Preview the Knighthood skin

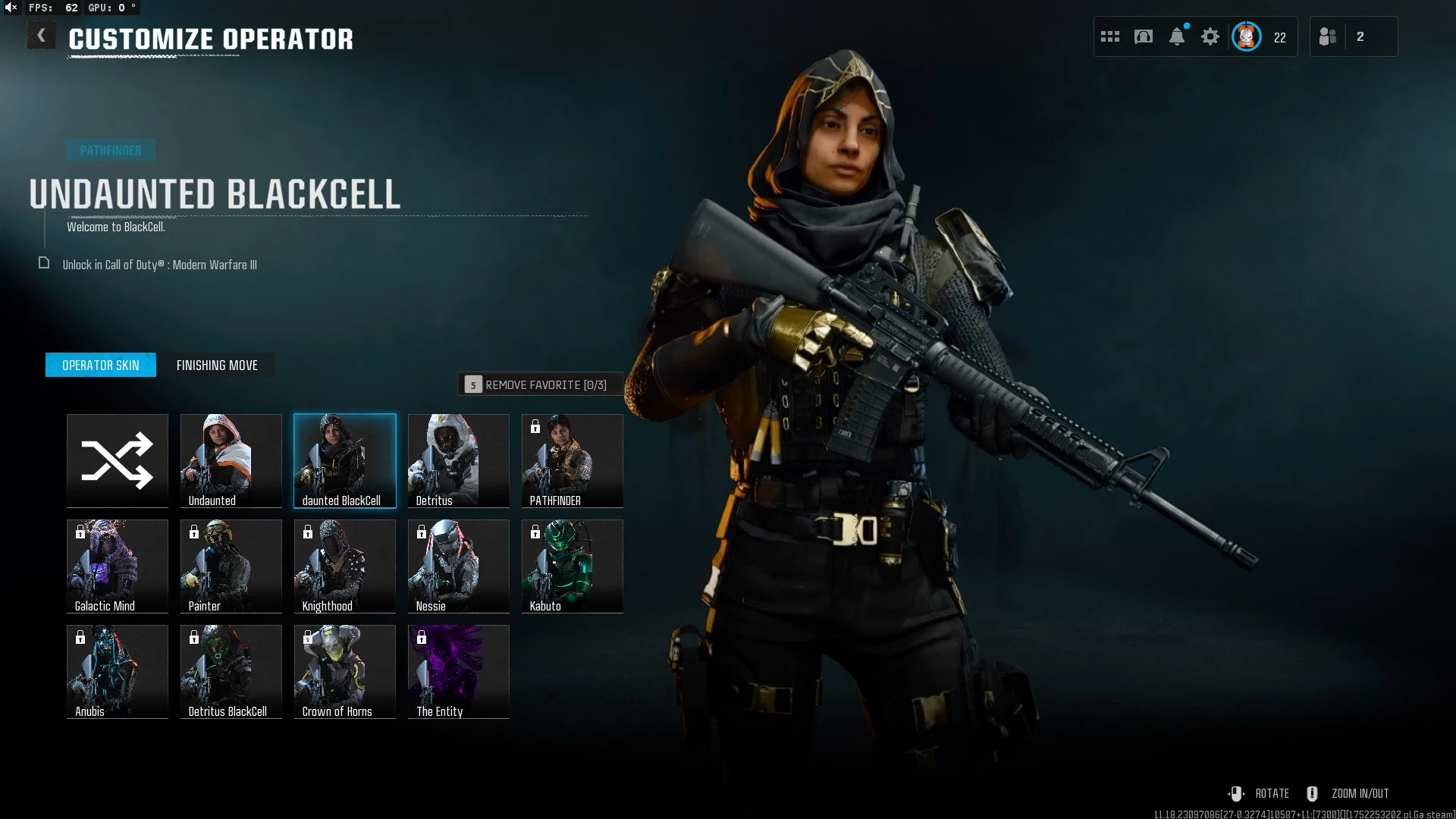pyautogui.click(x=345, y=566)
